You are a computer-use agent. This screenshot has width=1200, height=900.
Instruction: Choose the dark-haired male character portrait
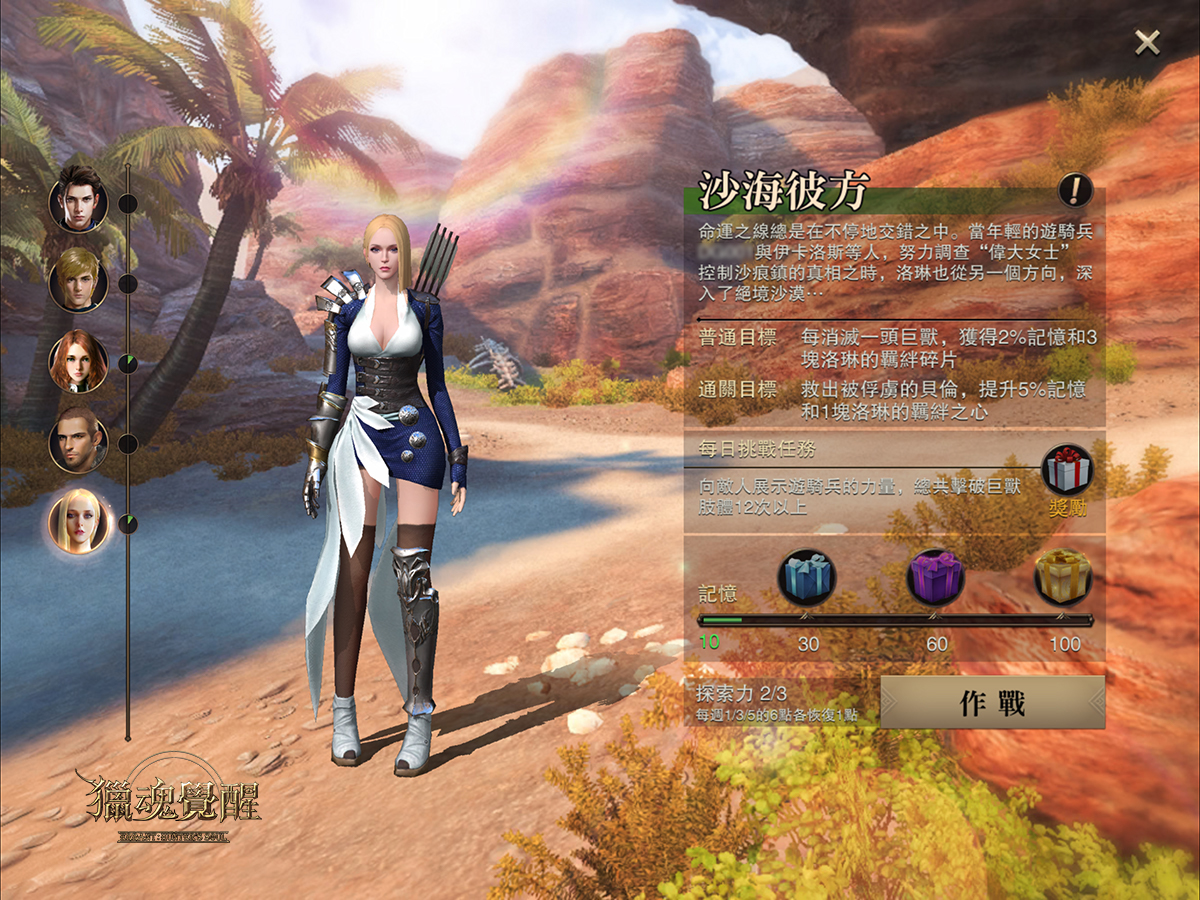[x=78, y=200]
